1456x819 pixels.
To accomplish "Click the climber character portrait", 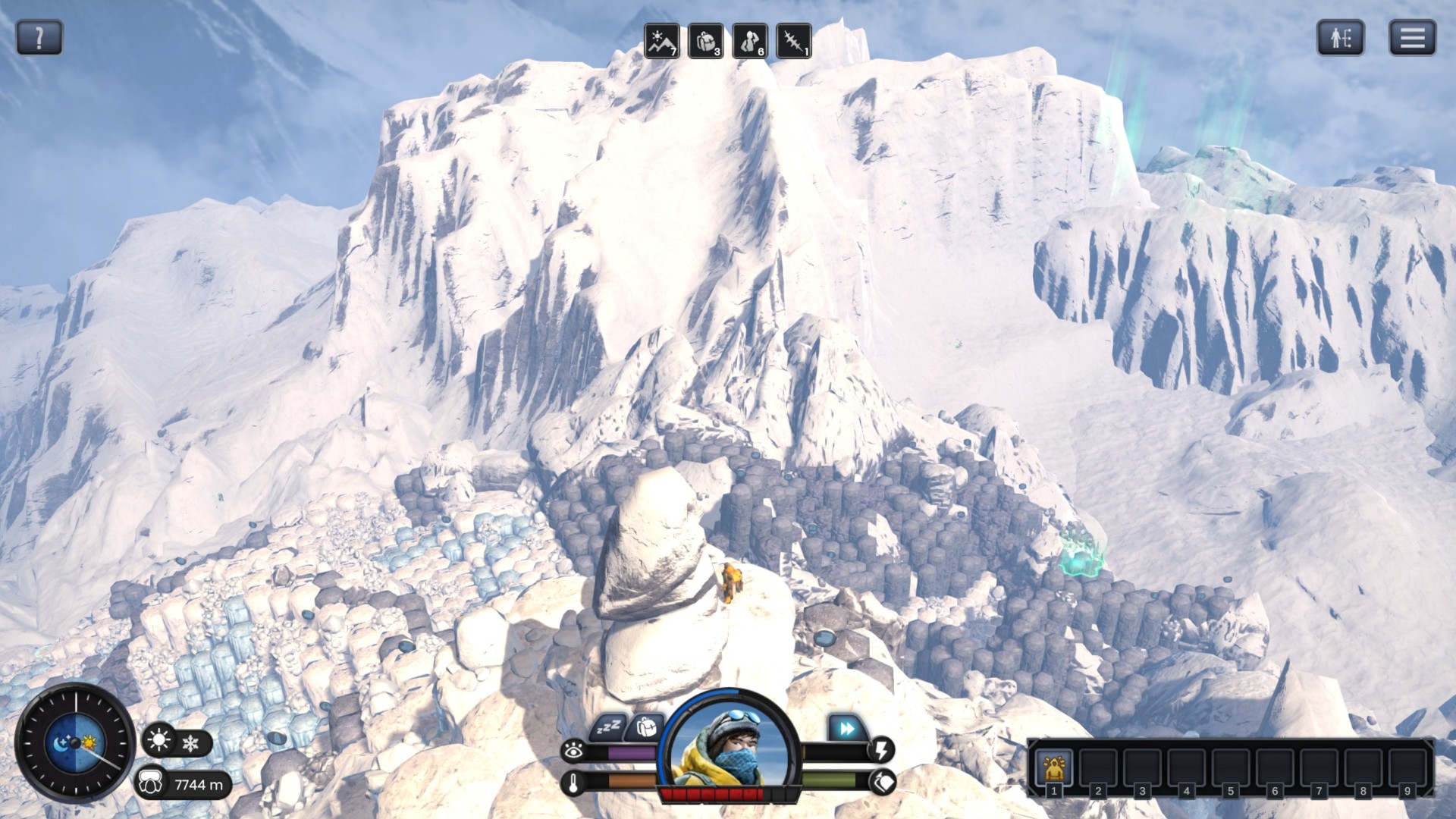I will coord(731,747).
